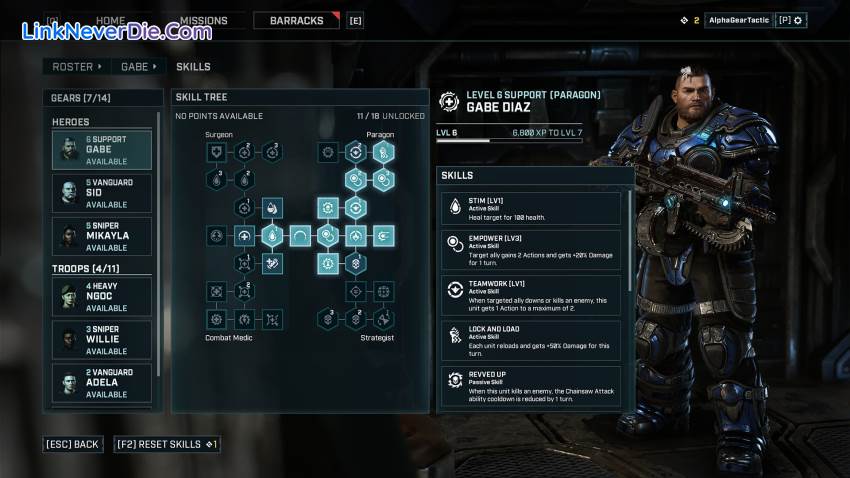Choose Vanguard Adela troop row

[x=102, y=383]
